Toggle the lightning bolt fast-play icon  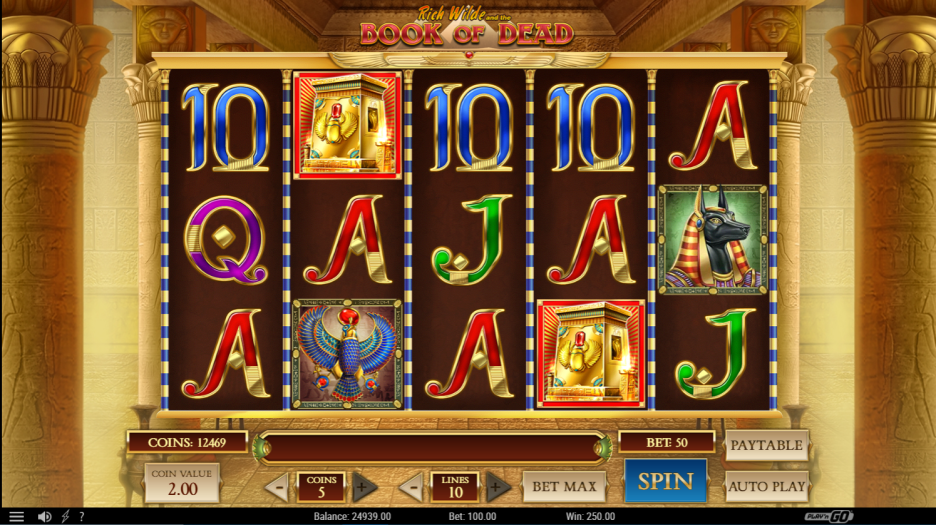tap(66, 517)
